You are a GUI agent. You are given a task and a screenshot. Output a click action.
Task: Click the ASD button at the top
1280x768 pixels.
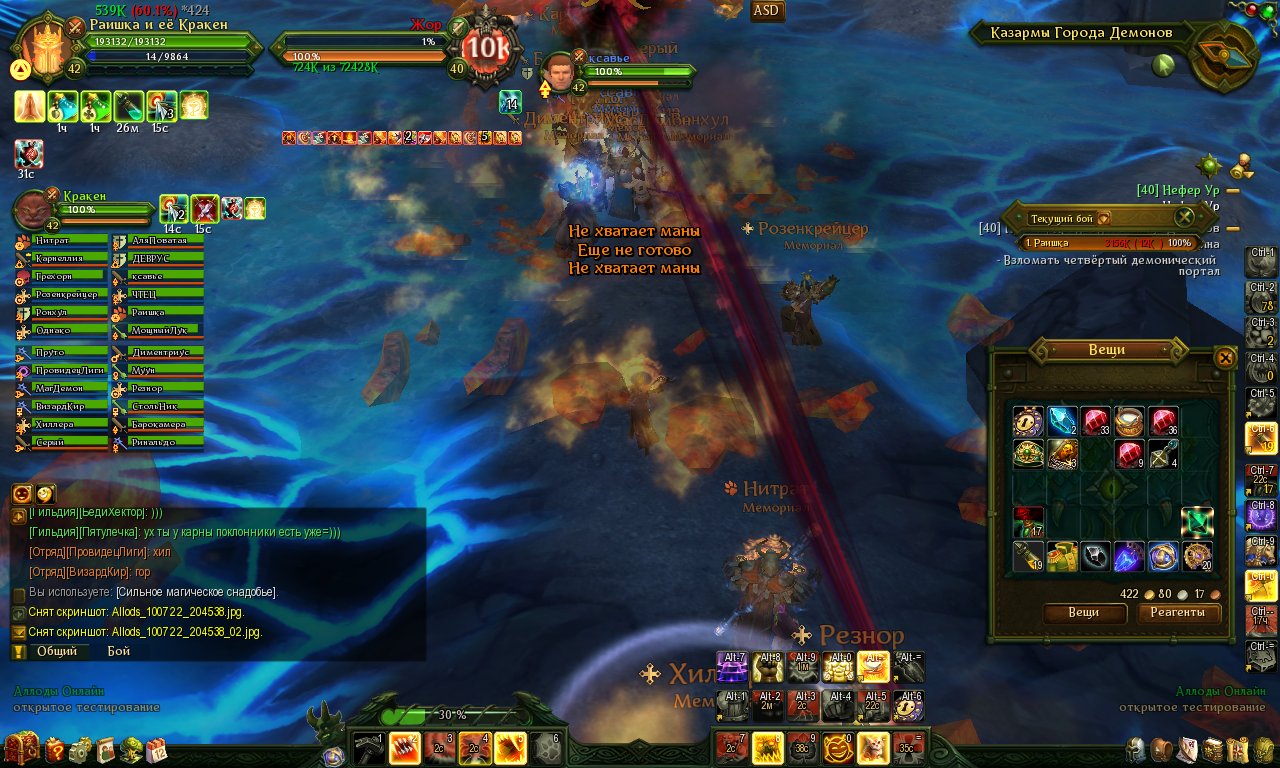point(767,11)
